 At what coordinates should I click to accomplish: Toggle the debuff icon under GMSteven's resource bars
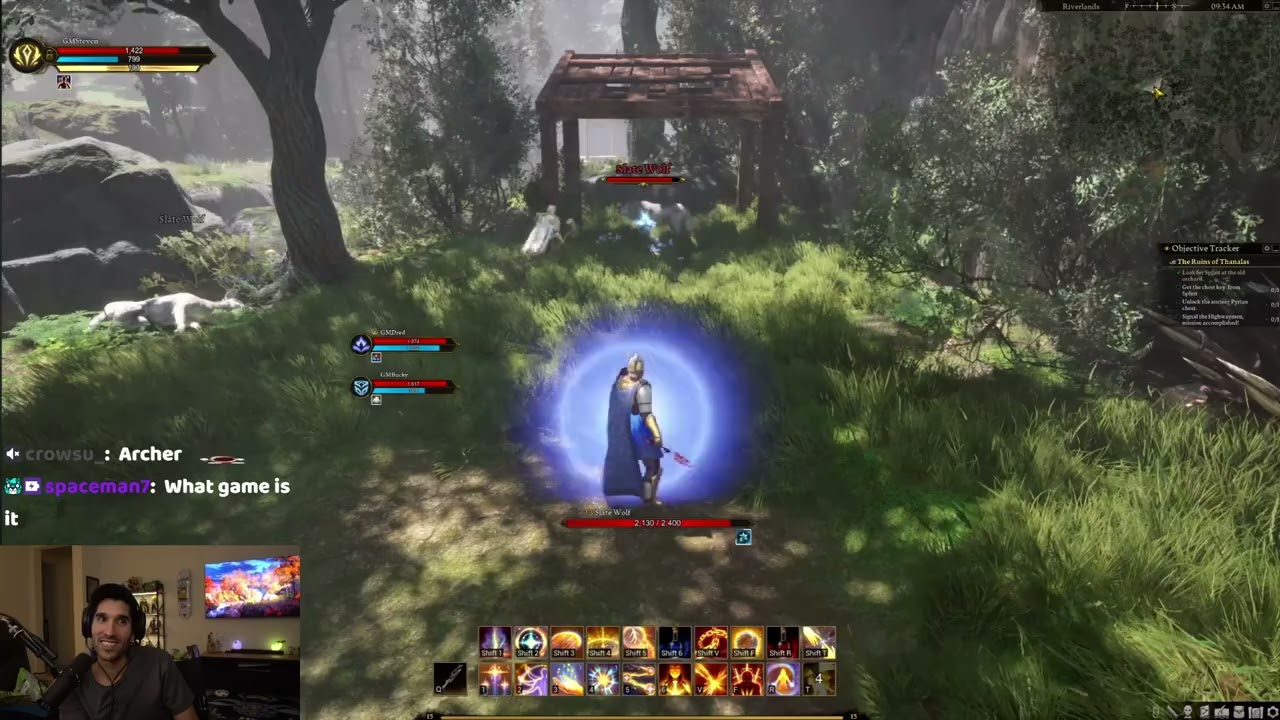point(63,81)
